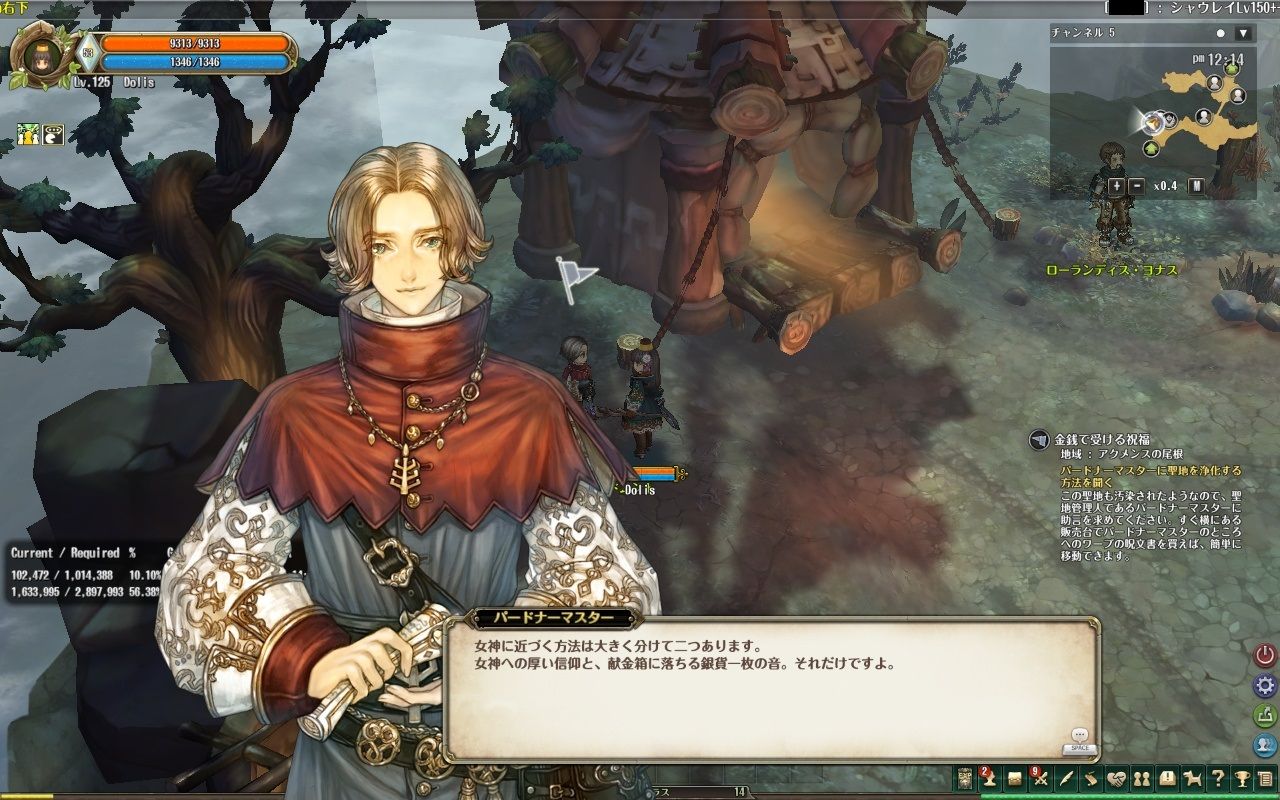Click the quill quest journal icon

(1066, 778)
